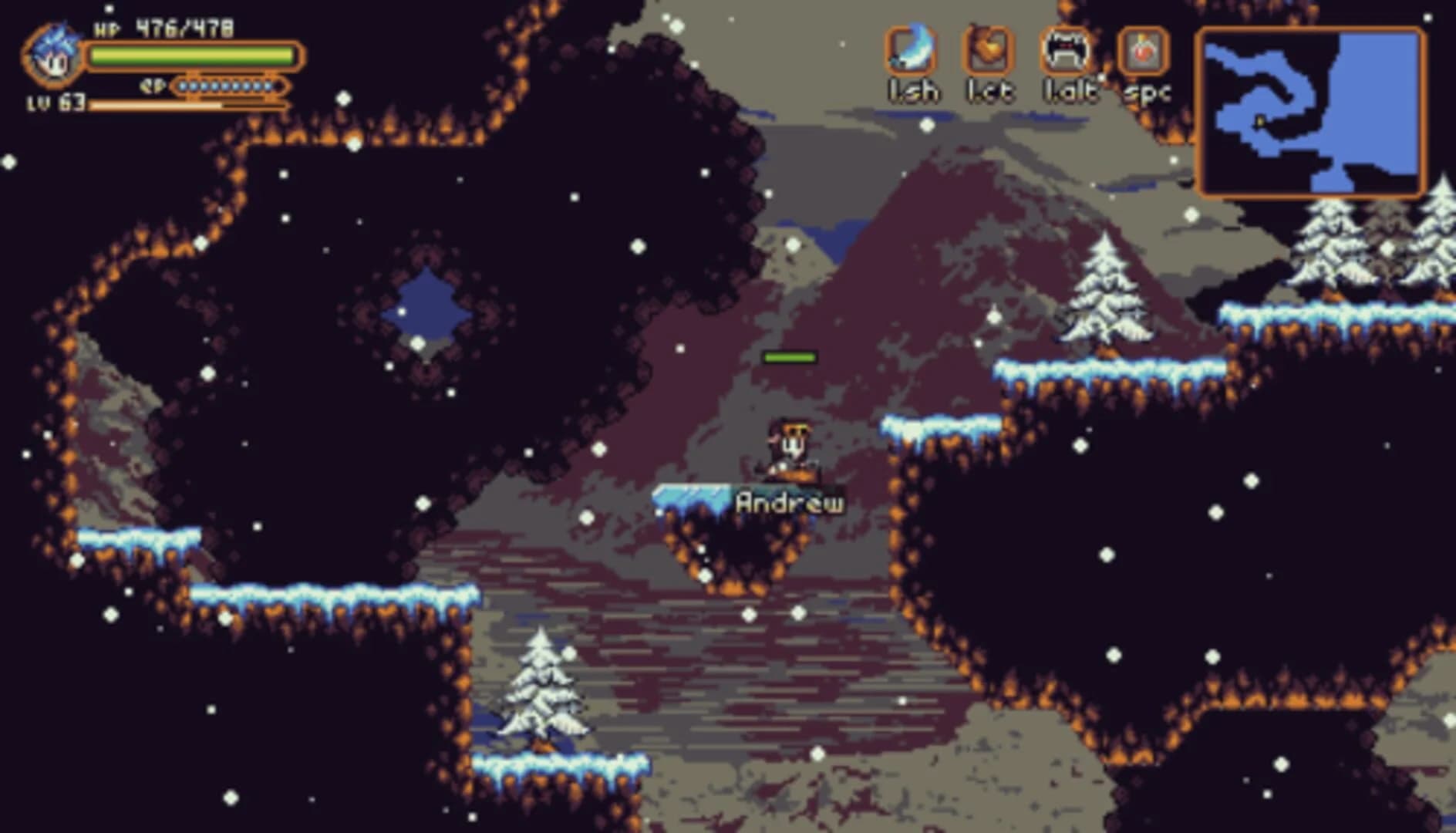The height and width of the screenshot is (833, 1456).
Task: Click the Andrew name tag below the character
Action: (x=788, y=501)
